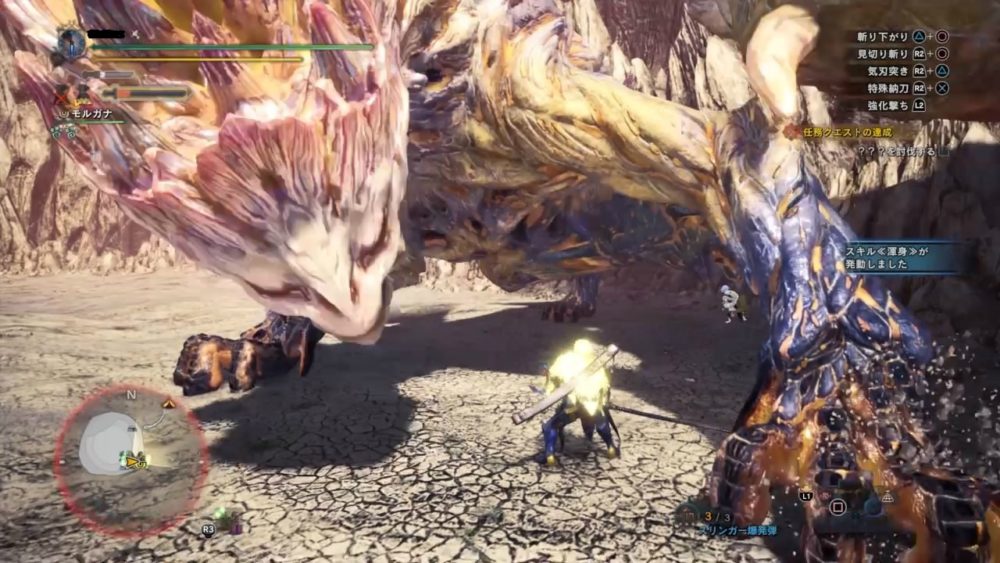Click the hunter weapon emblem beside health bar
Viewport: 1000px width, 563px height.
click(x=71, y=43)
